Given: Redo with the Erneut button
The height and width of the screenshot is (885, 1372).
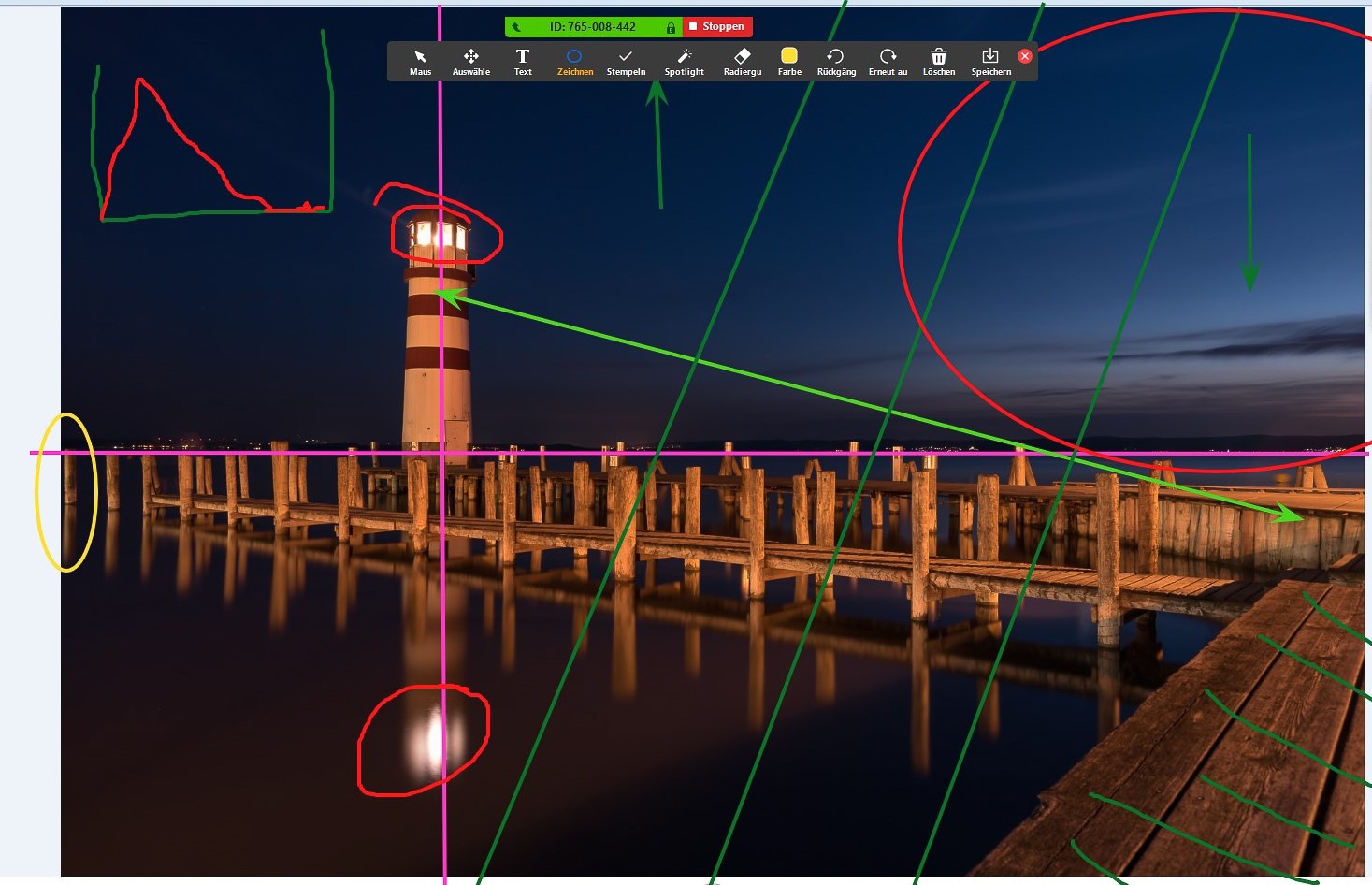Looking at the screenshot, I should tap(888, 61).
